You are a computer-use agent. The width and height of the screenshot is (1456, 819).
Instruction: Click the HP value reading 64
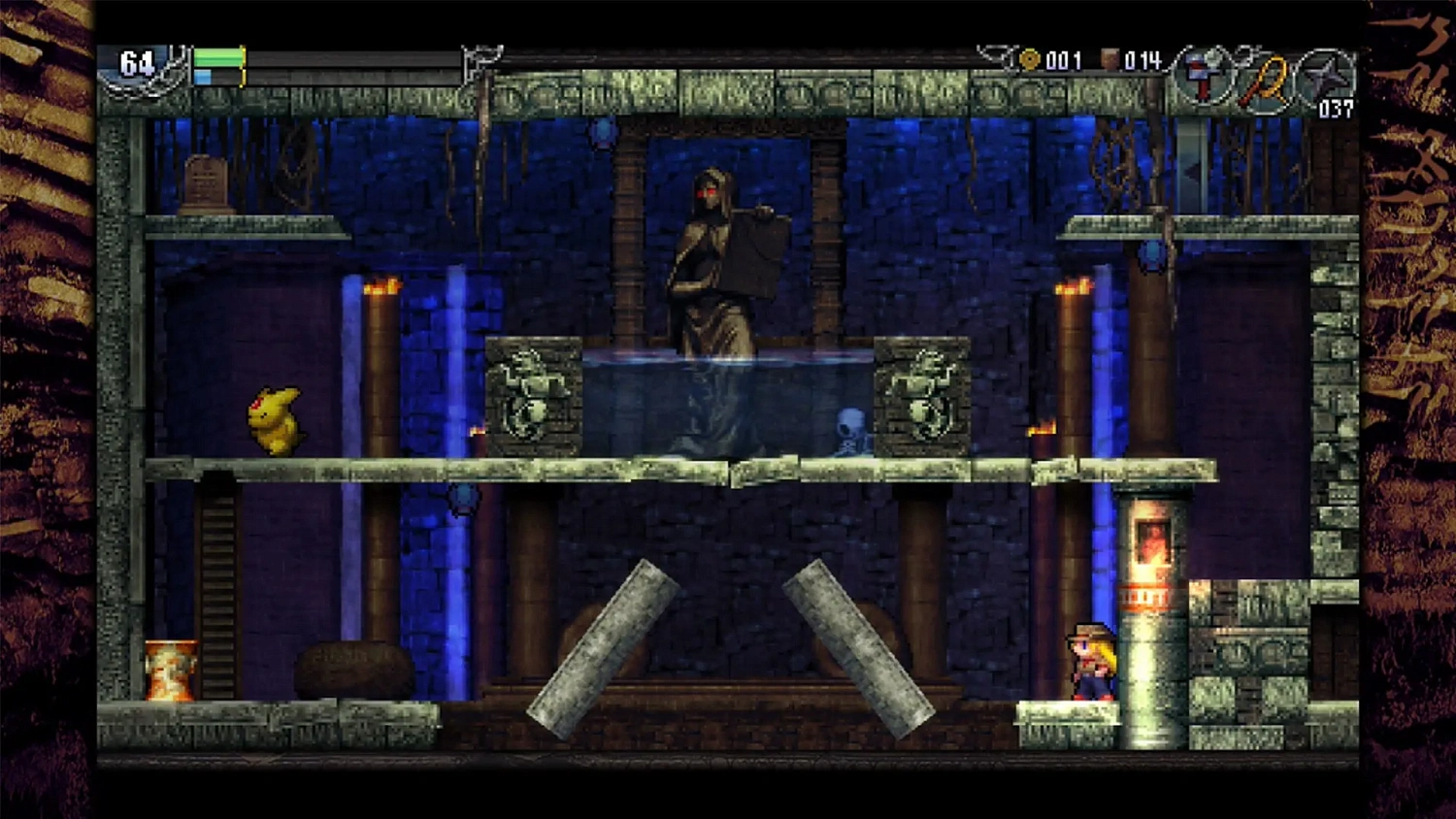pos(135,62)
